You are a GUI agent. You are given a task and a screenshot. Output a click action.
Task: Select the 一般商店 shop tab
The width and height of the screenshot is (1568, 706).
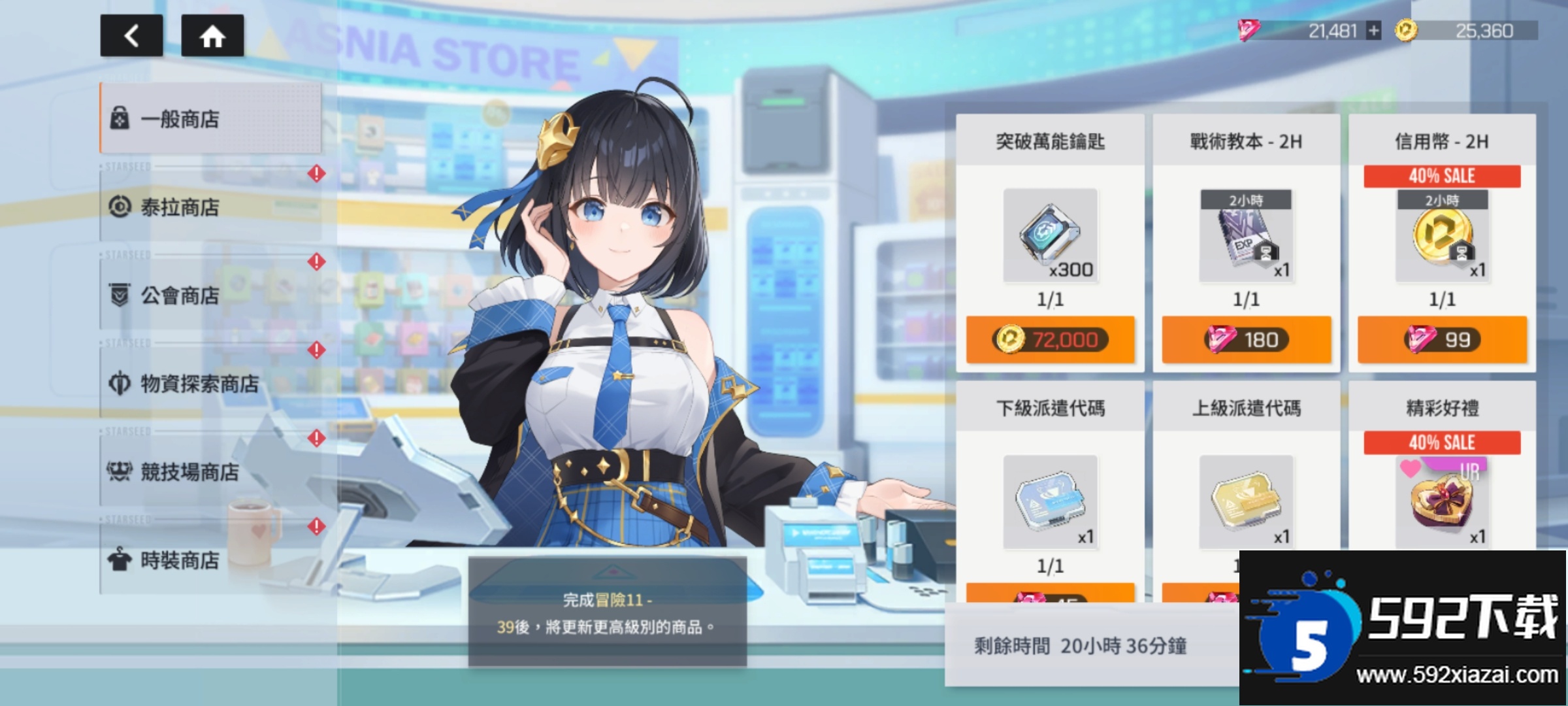click(x=210, y=118)
